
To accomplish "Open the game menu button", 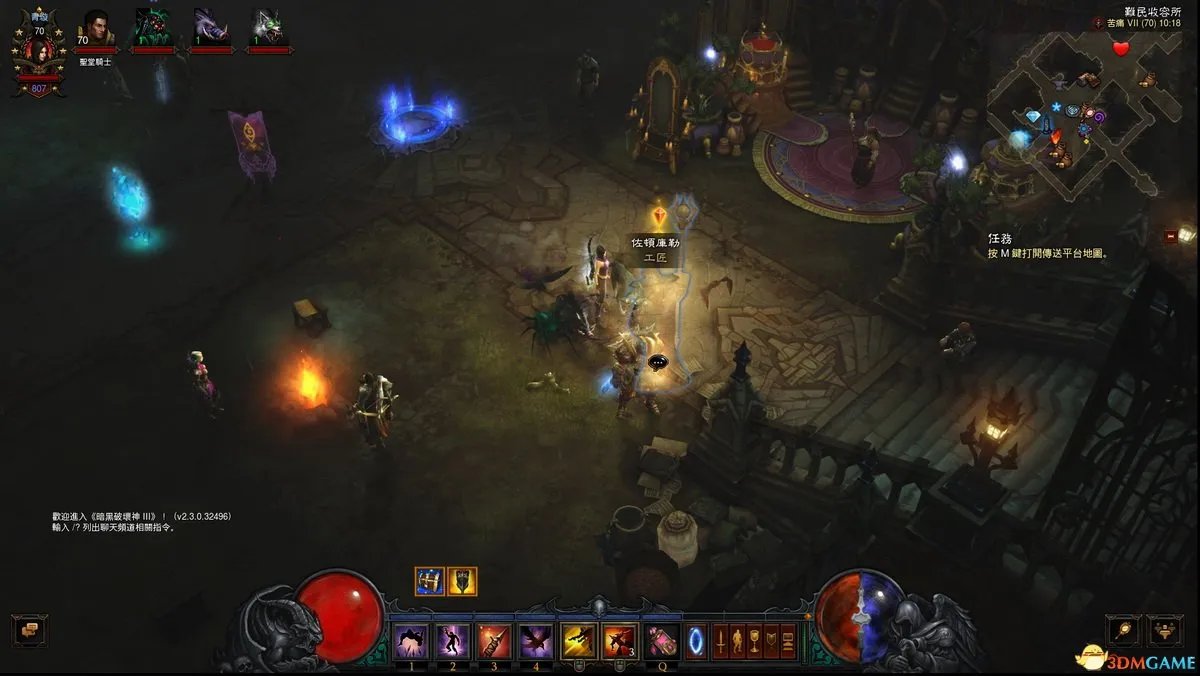I will pyautogui.click(x=789, y=640).
